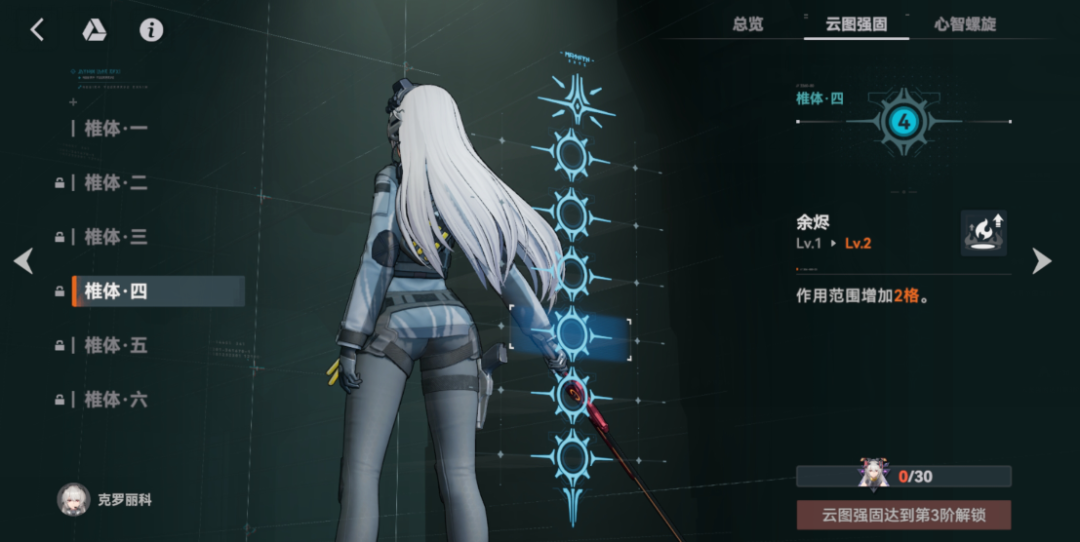This screenshot has height=542, width=1080.
Task: Switch to next character with right arrow
Action: (1042, 262)
